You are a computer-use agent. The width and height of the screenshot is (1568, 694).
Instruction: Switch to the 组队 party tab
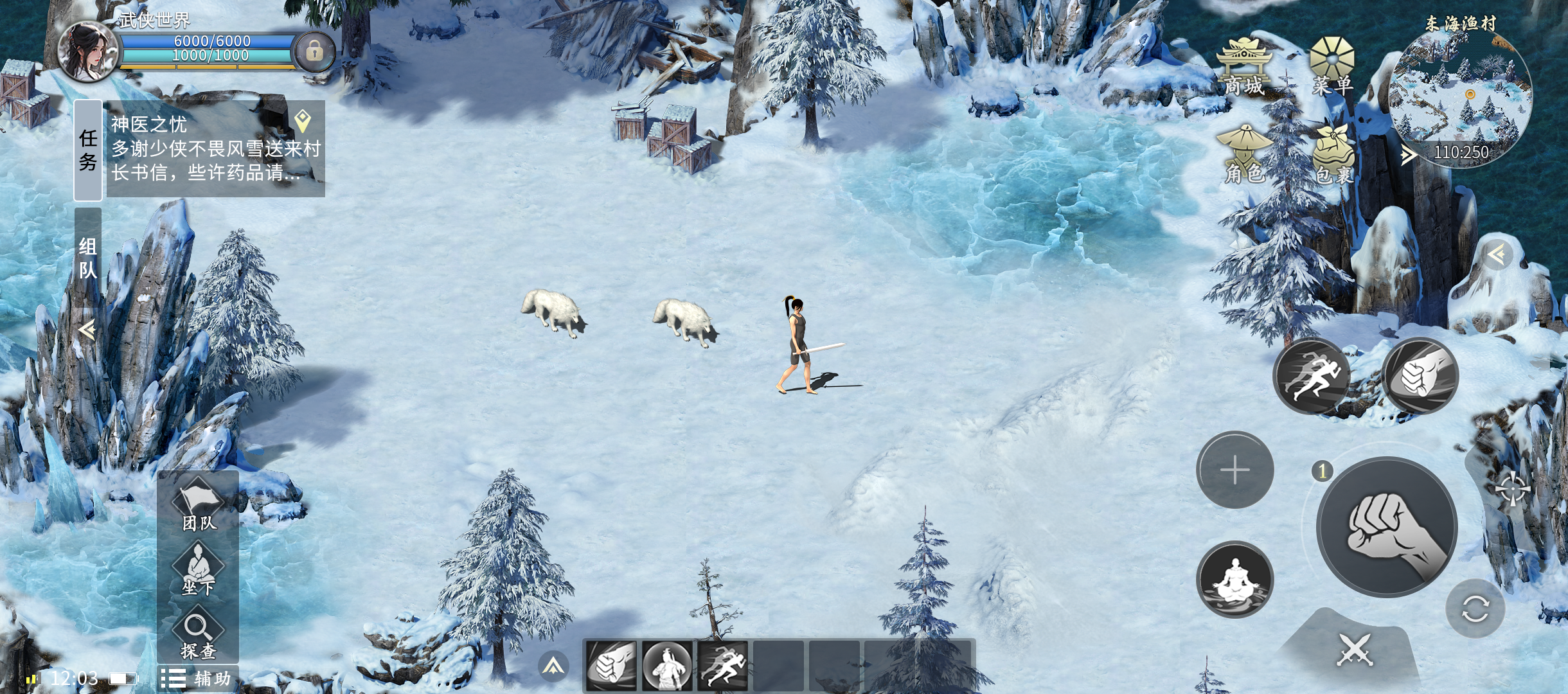[88, 257]
